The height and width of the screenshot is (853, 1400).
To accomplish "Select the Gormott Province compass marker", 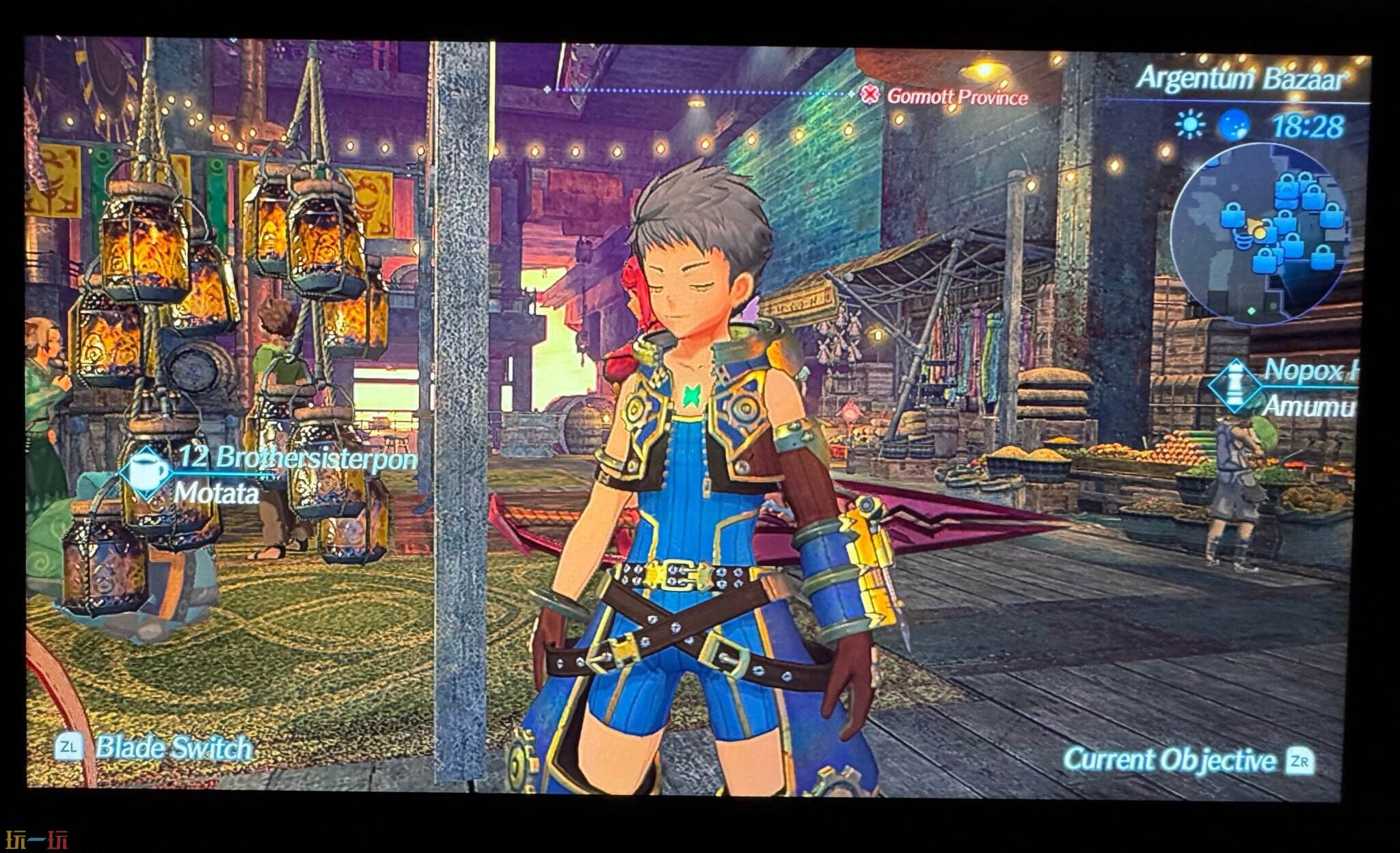I will [x=870, y=95].
